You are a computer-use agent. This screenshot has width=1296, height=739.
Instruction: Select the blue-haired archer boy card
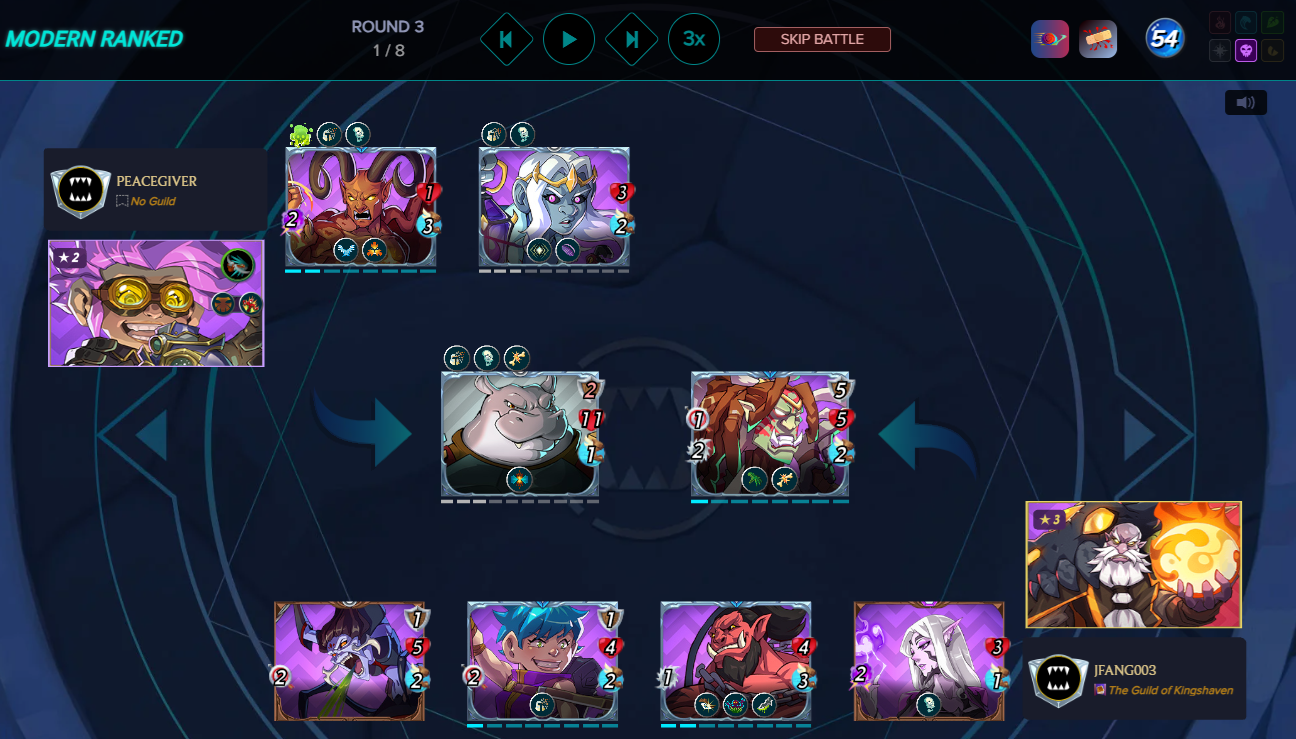[542, 660]
